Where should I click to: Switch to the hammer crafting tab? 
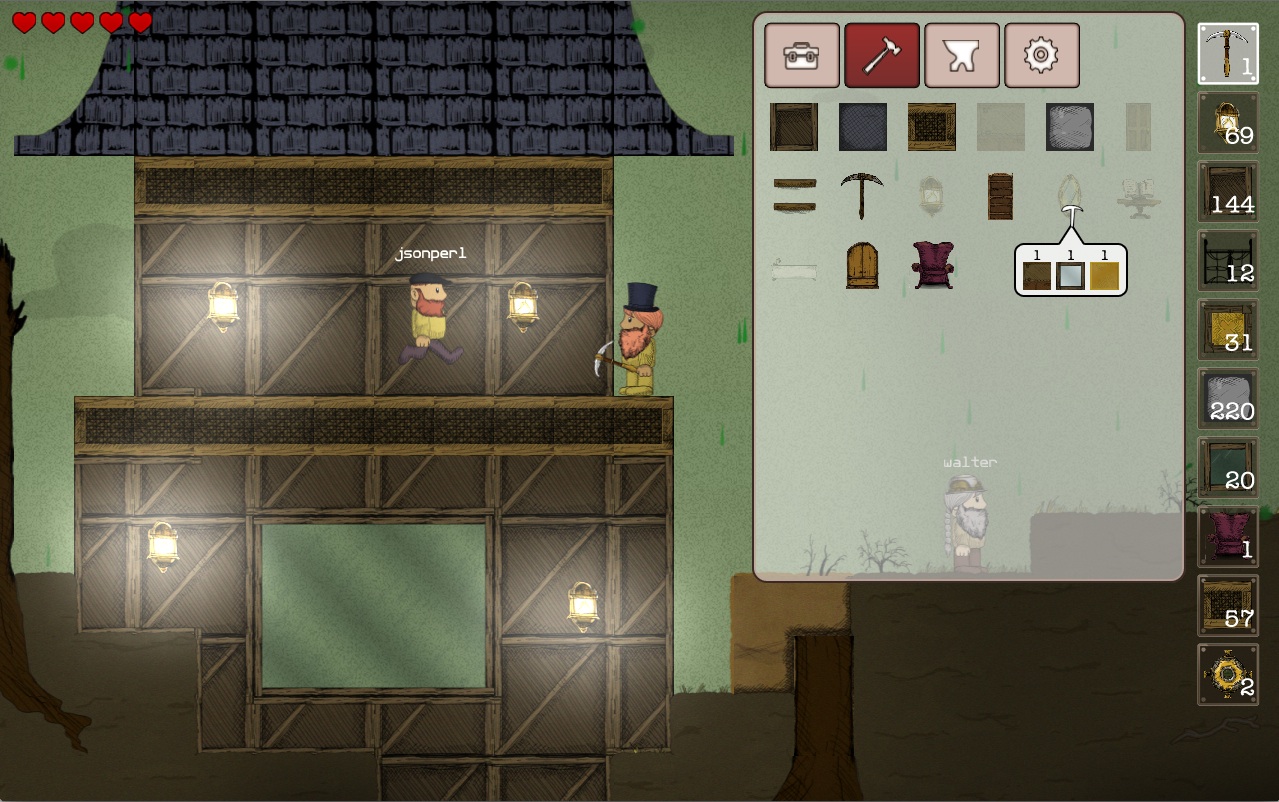(x=881, y=56)
